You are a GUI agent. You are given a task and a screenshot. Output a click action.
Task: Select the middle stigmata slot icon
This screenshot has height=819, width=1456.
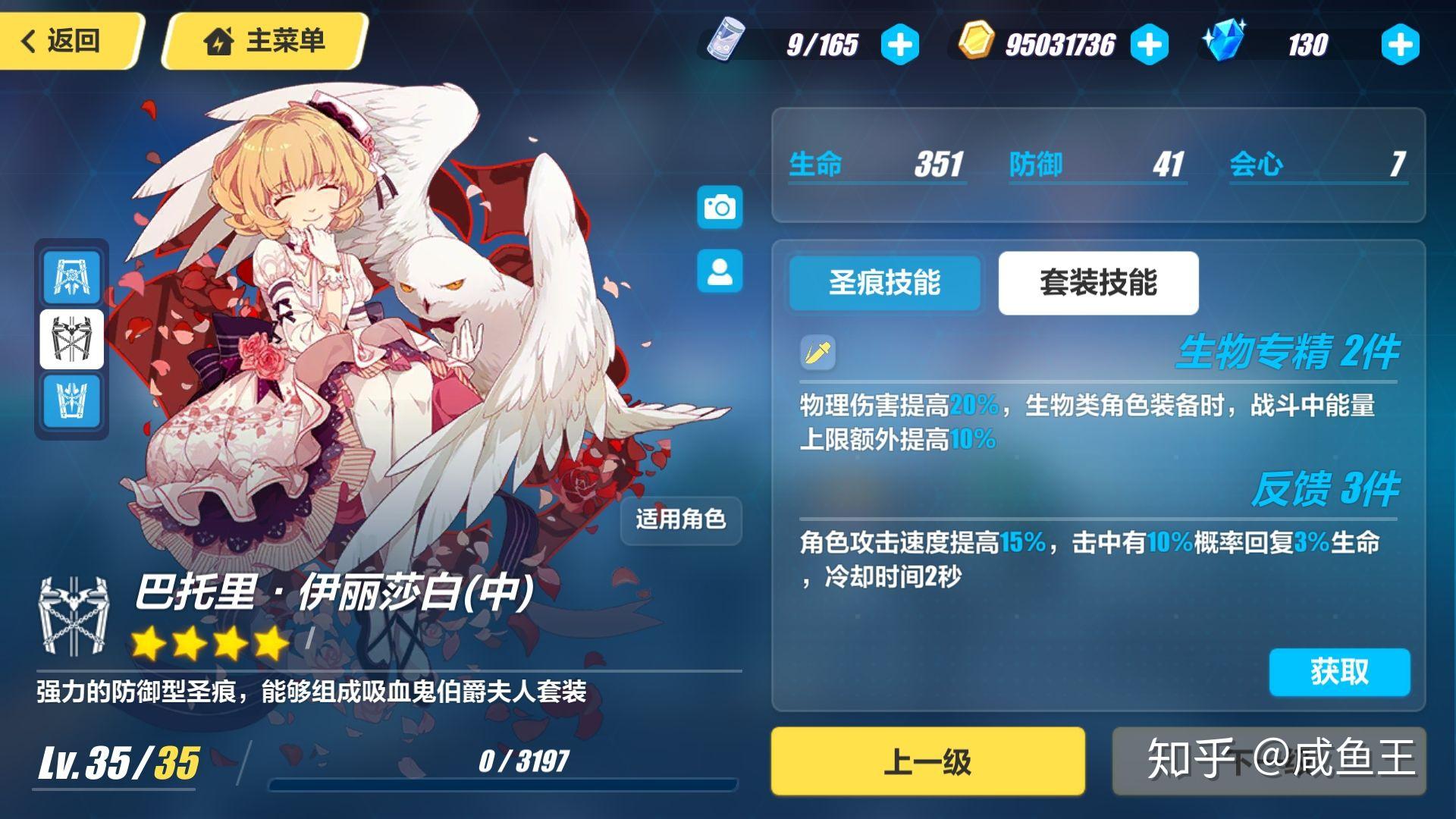click(x=71, y=339)
